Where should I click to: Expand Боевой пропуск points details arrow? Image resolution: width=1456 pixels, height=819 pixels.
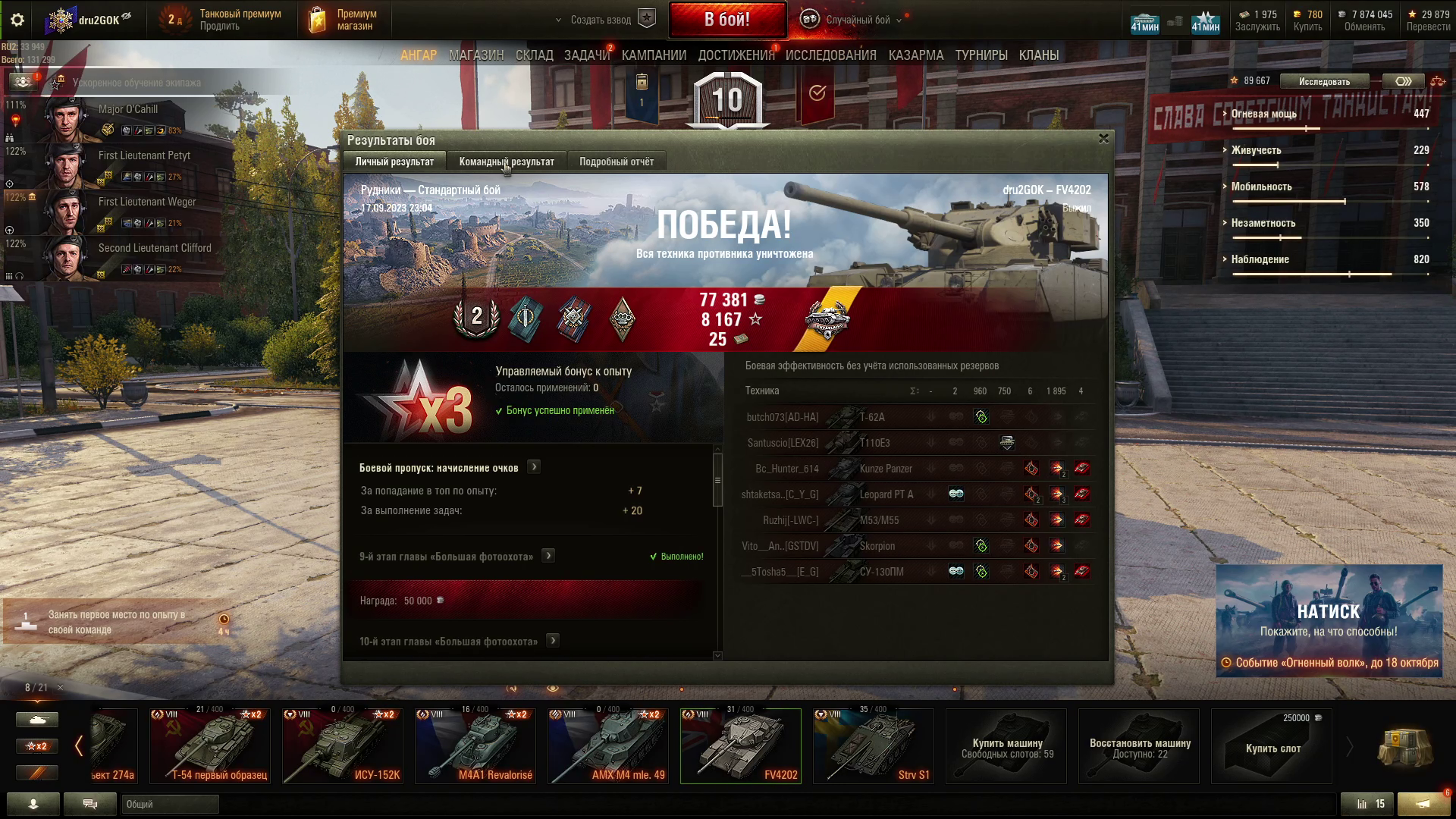point(534,467)
